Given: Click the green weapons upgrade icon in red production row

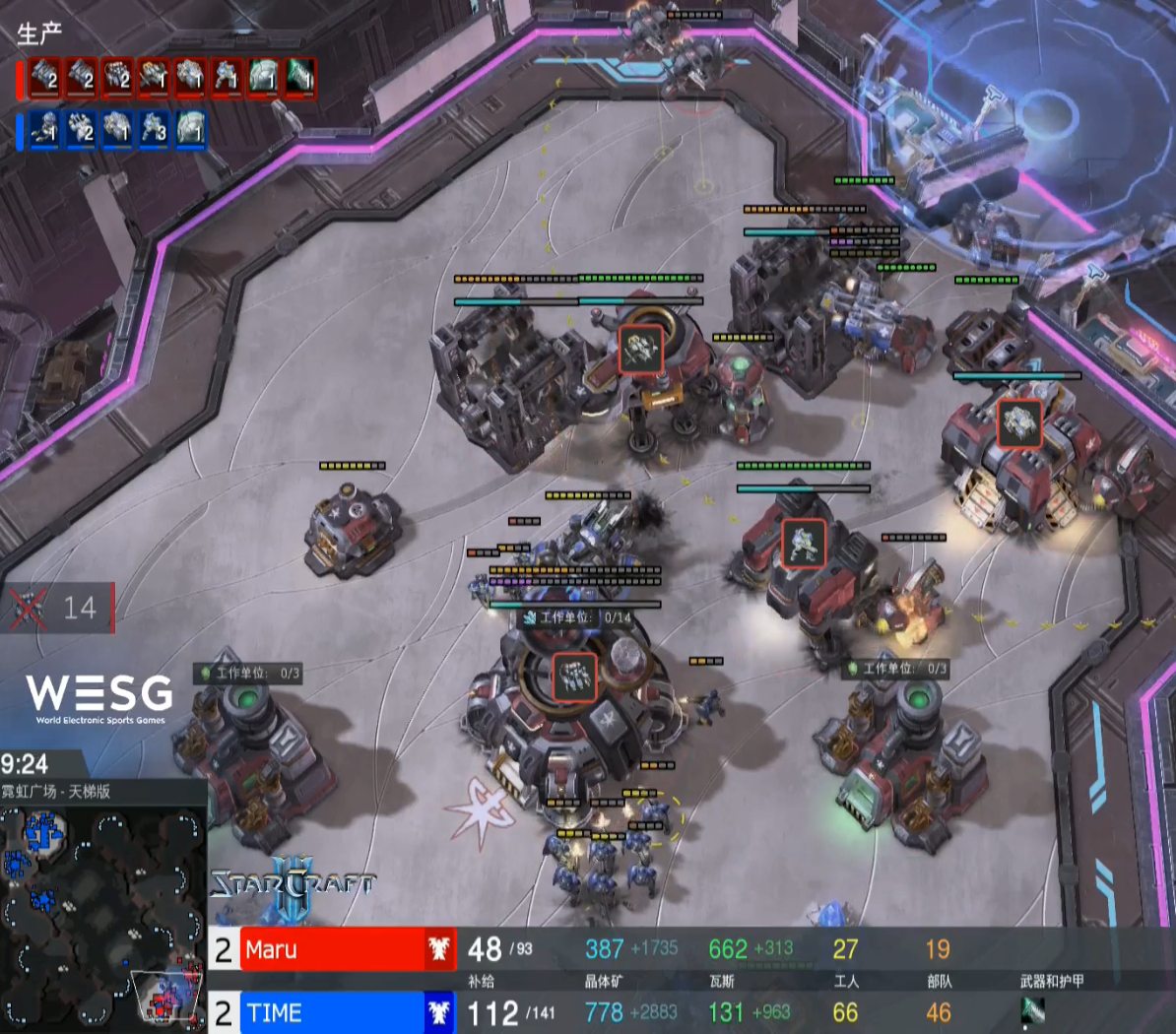Looking at the screenshot, I should pyautogui.click(x=299, y=79).
